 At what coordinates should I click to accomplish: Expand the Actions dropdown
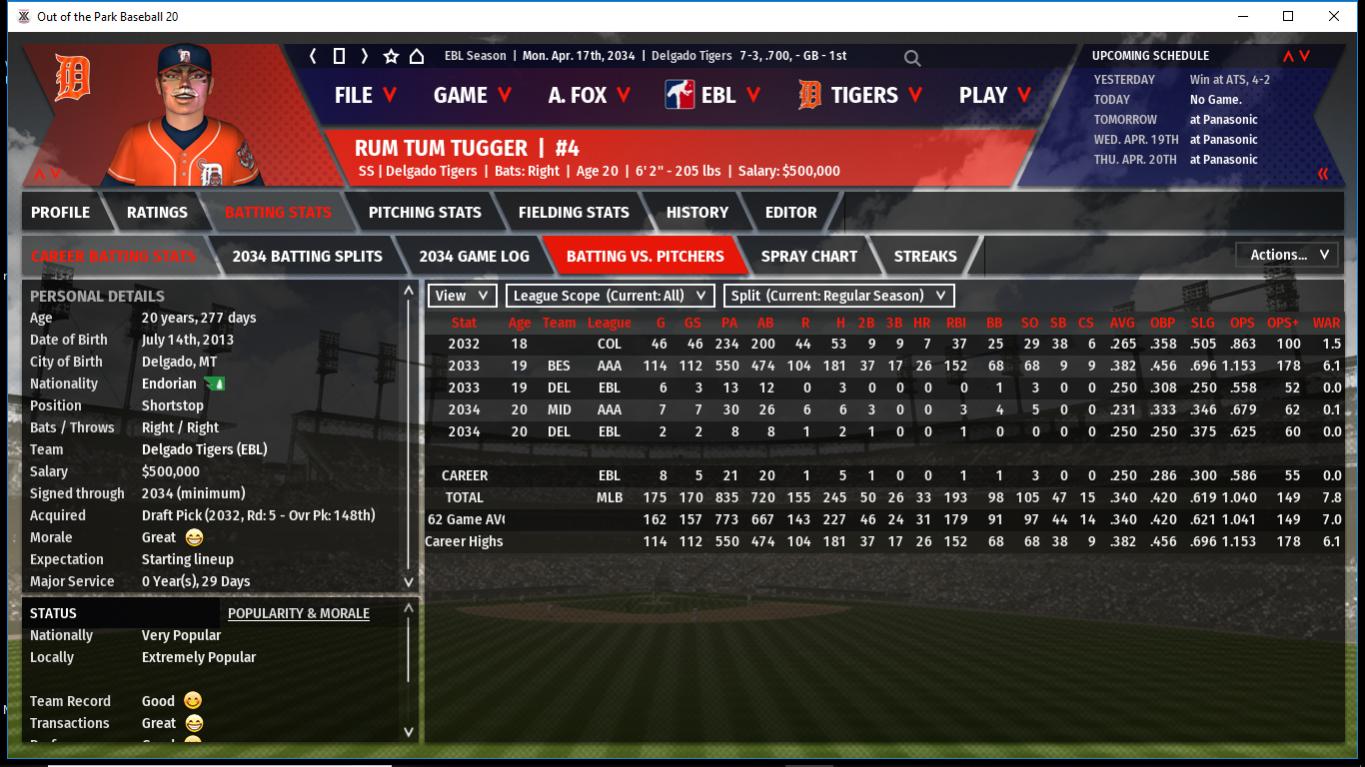pyautogui.click(x=1288, y=255)
